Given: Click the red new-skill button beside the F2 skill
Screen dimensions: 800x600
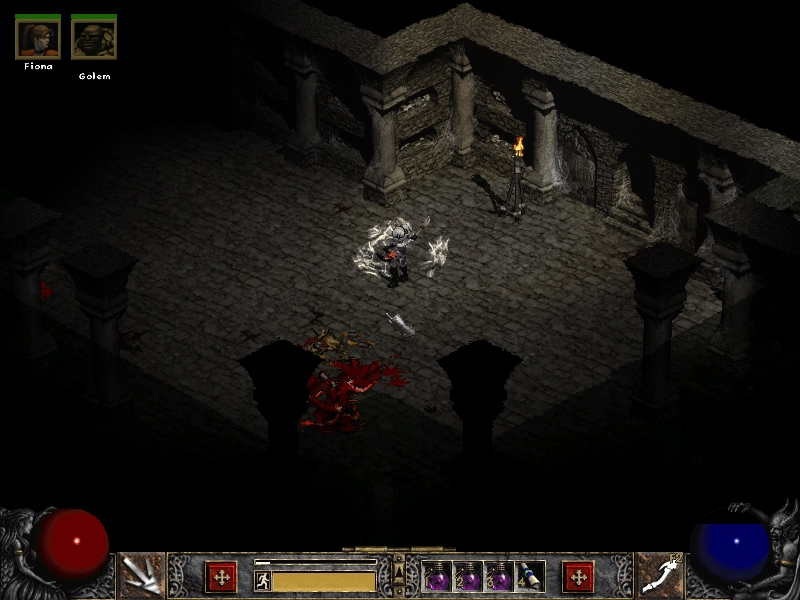Looking at the screenshot, I should [578, 577].
